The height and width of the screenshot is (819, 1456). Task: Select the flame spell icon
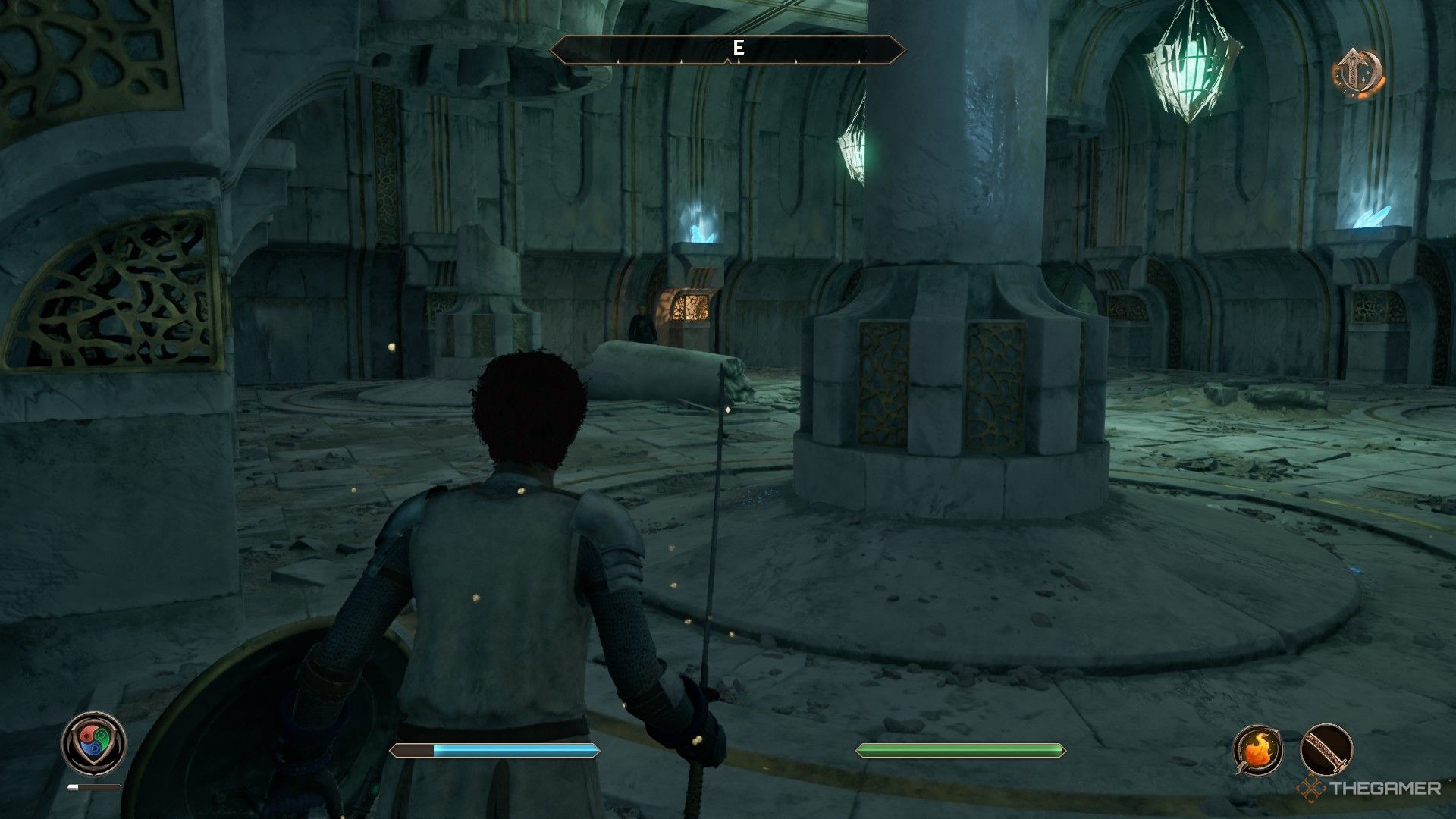coord(1258,749)
